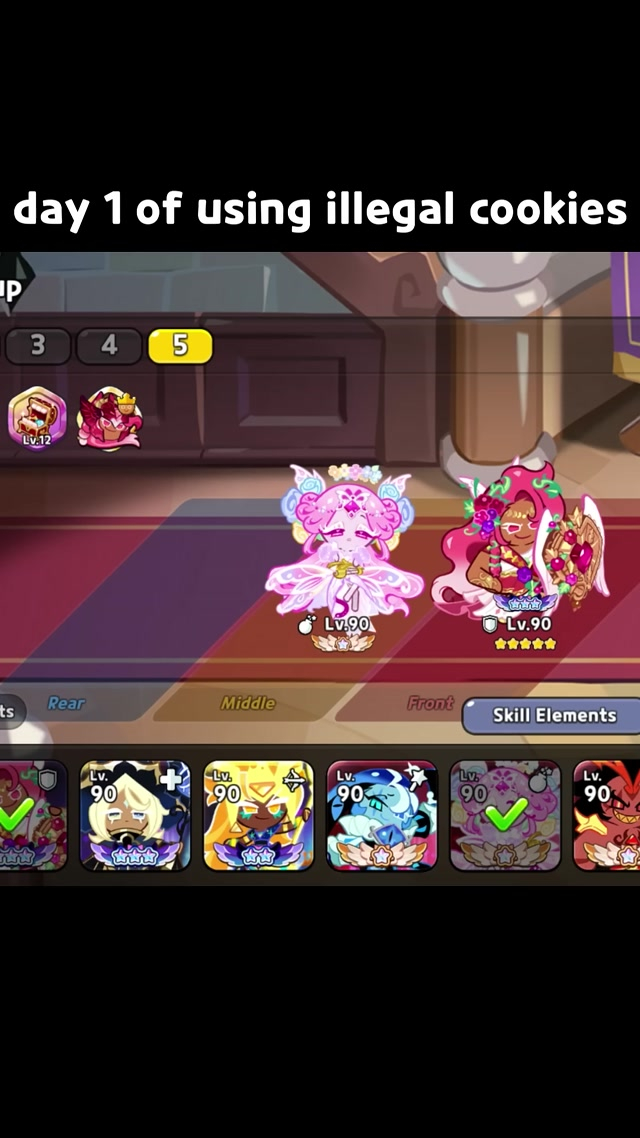Viewport: 640px width, 1138px height.
Task: Deselect the checked pink fairy cookie card
Action: coord(504,815)
